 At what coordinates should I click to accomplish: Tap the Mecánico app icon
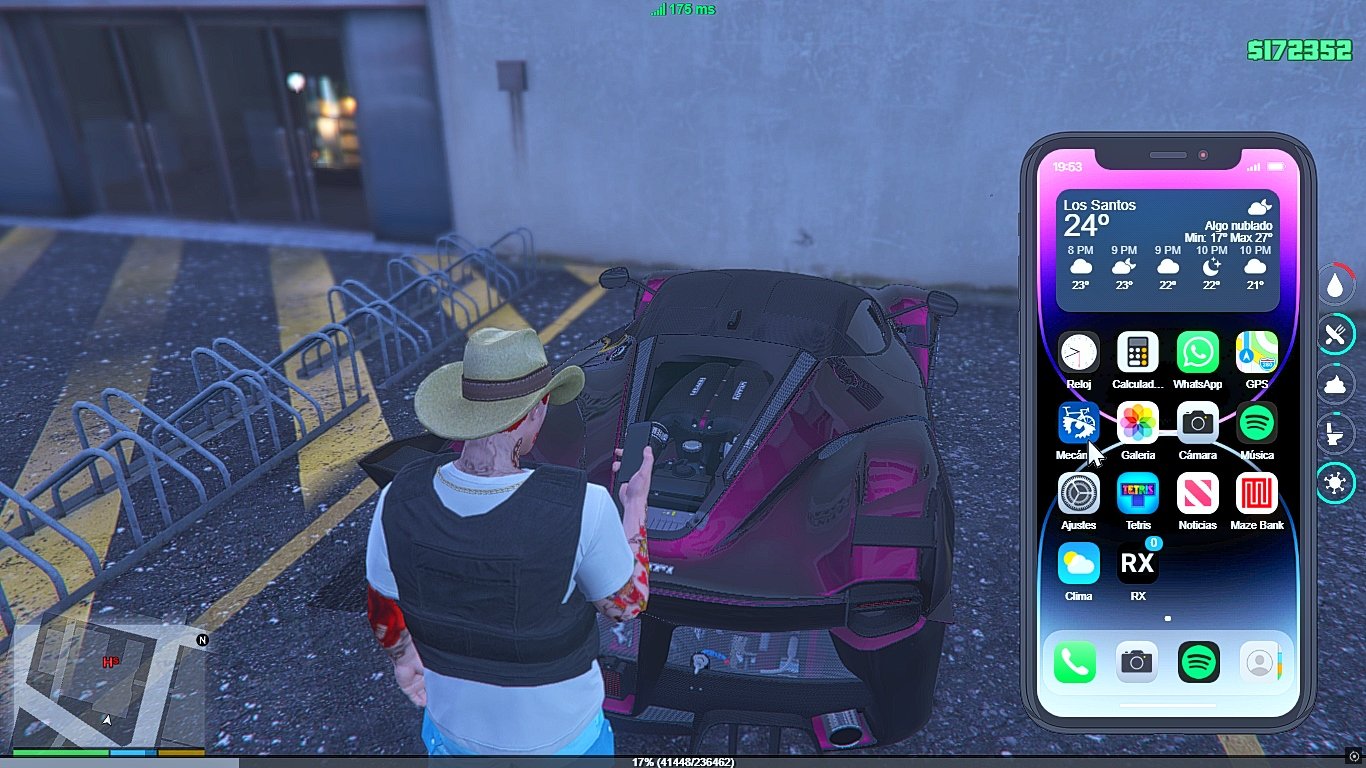[x=1078, y=423]
